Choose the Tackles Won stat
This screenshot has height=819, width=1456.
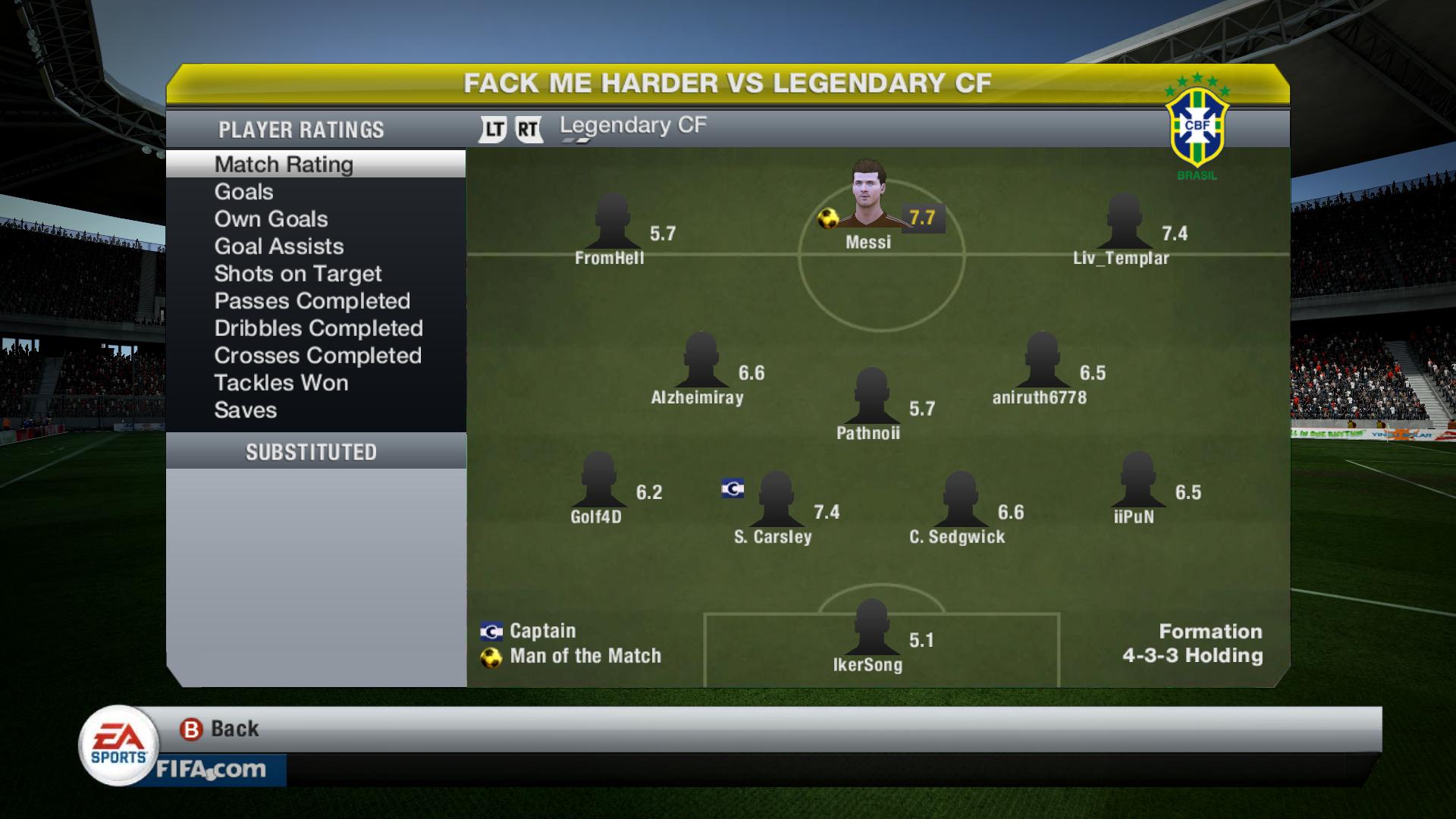[x=281, y=383]
